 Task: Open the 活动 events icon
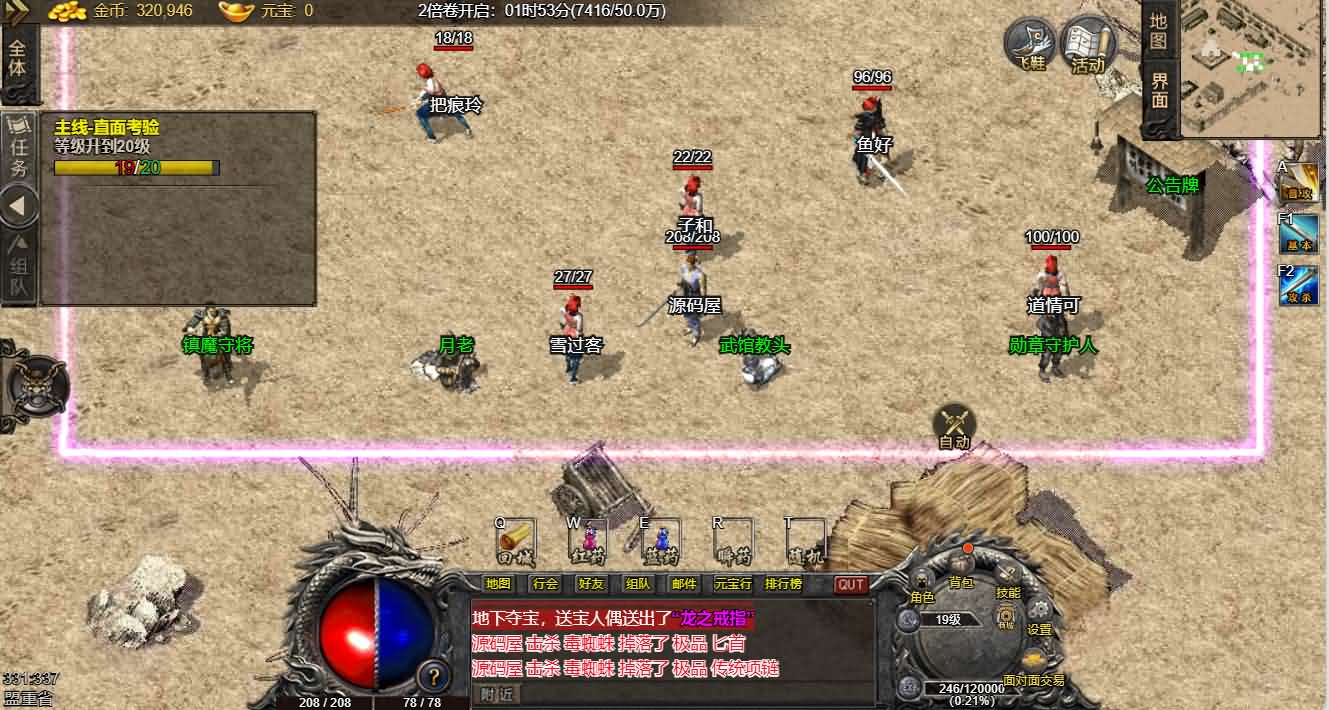click(1087, 46)
